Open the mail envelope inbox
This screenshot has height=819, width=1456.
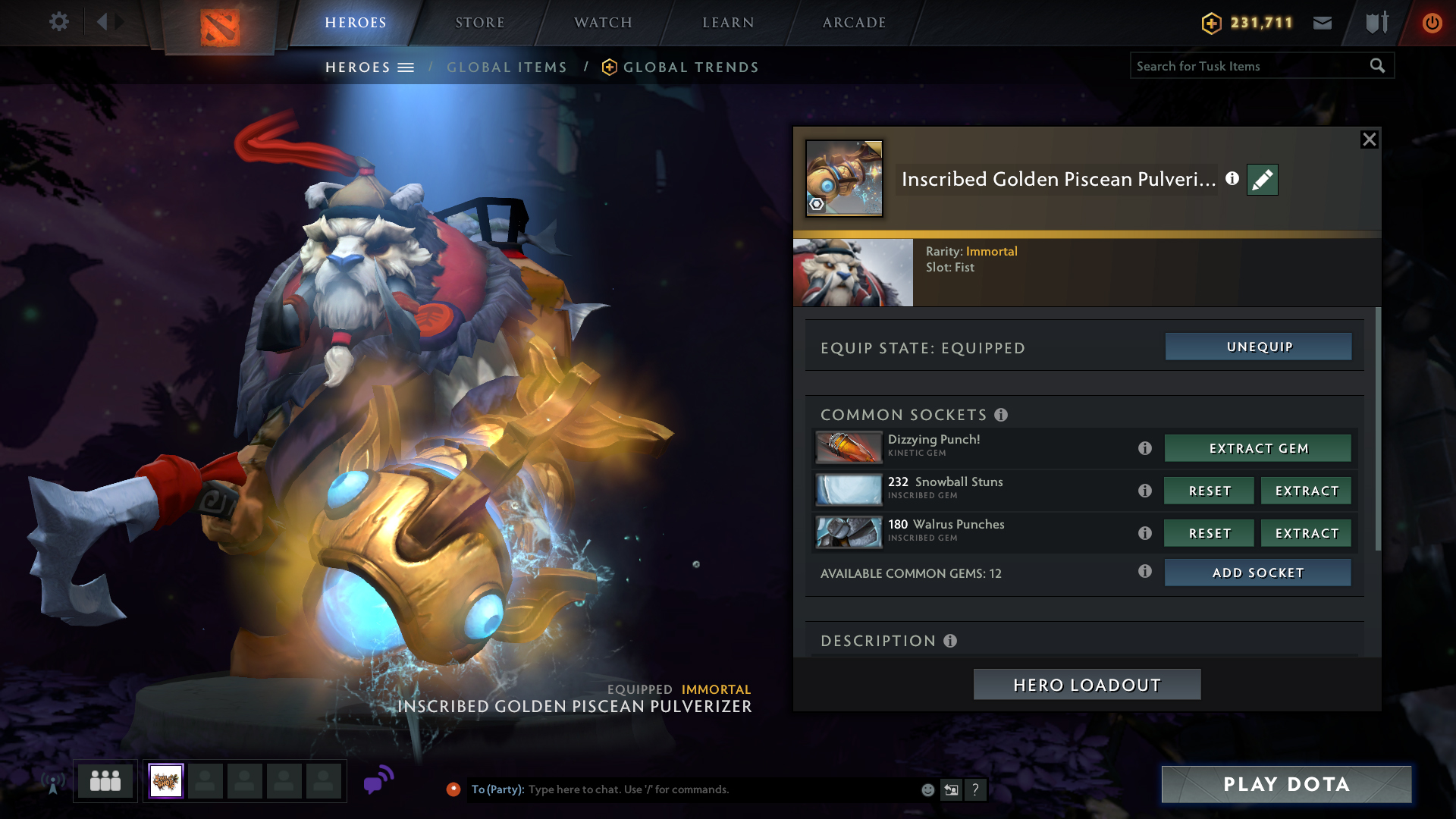click(1323, 23)
